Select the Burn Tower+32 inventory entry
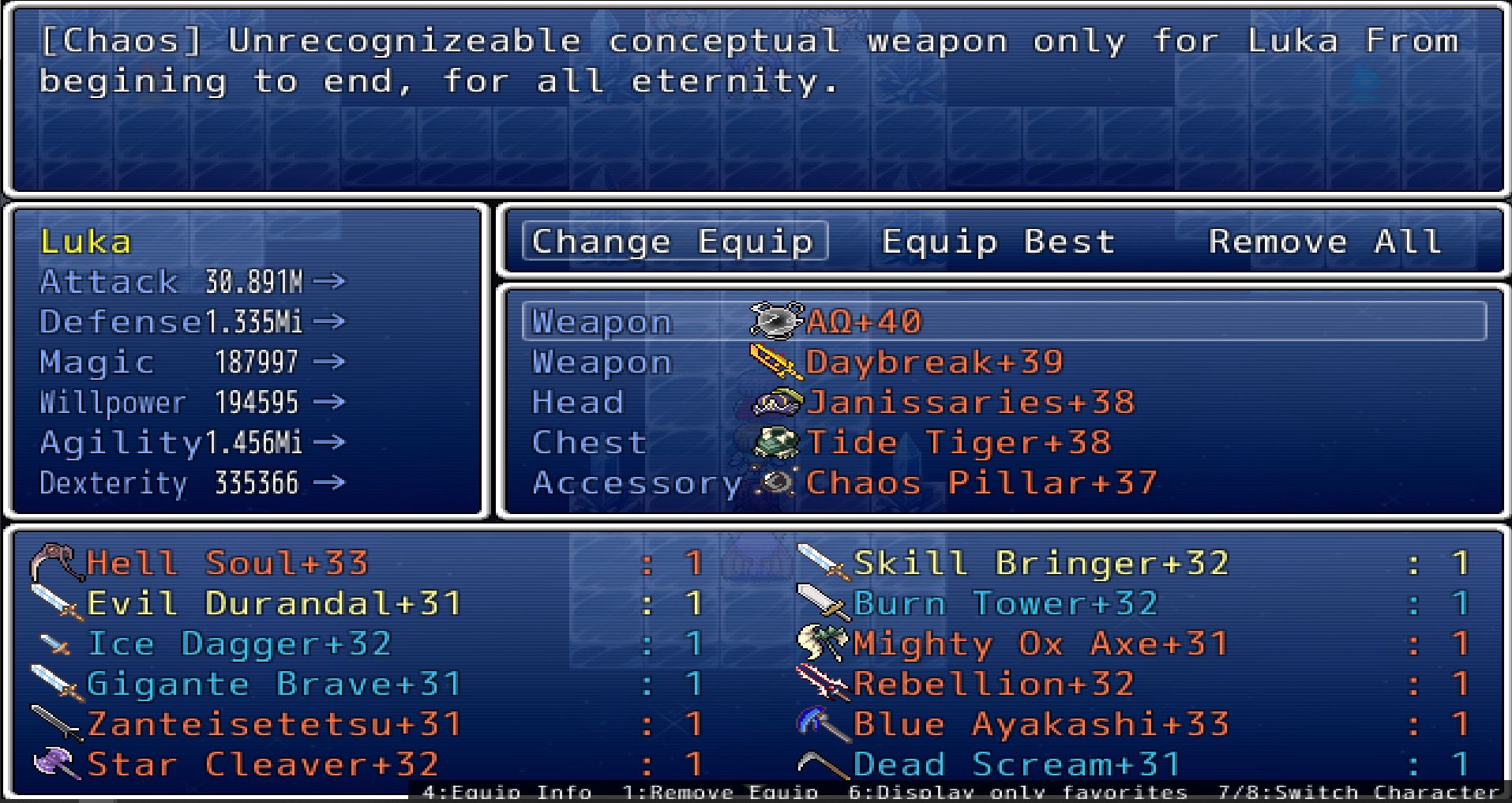 [1003, 602]
